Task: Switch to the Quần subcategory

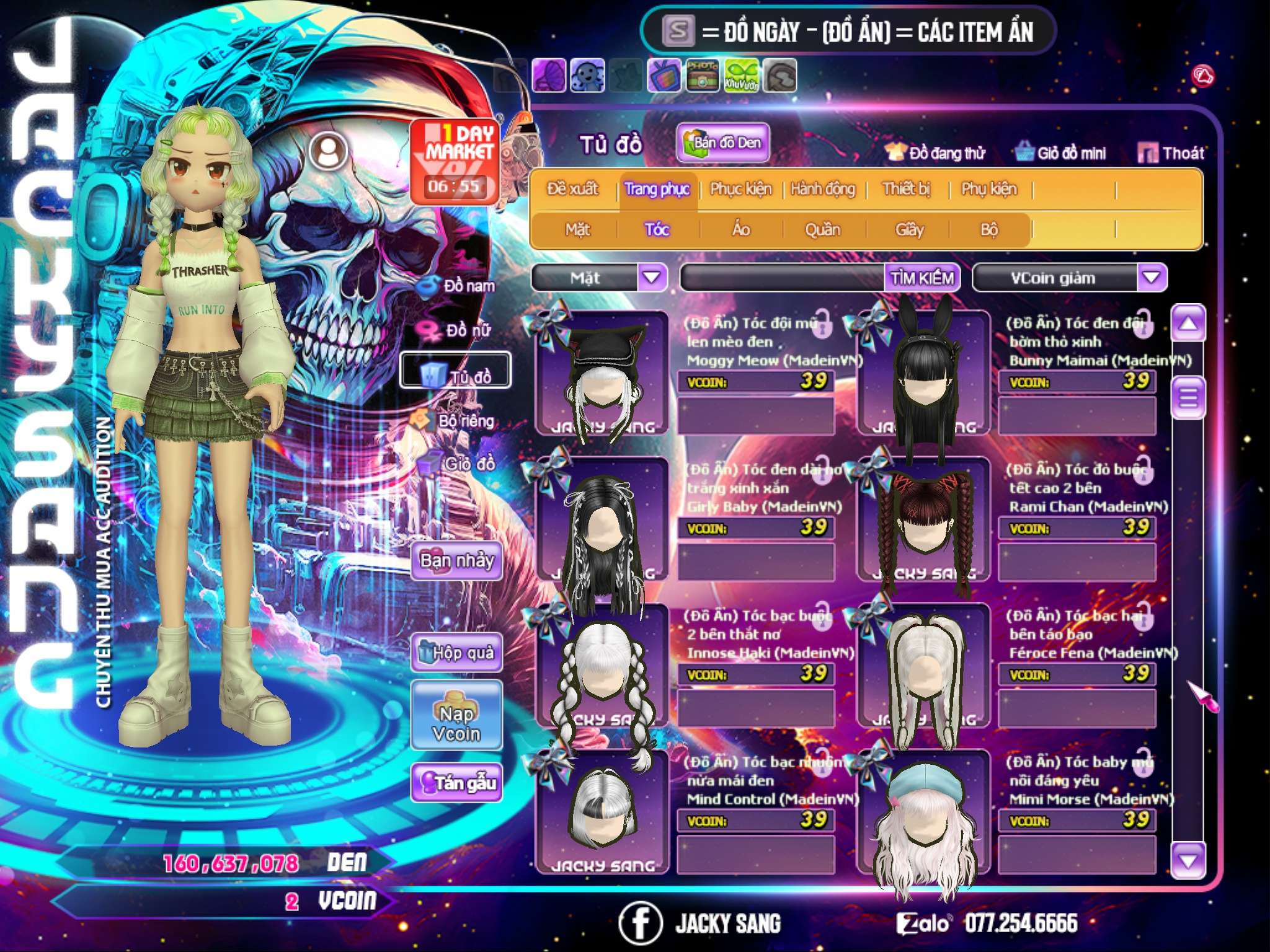Action: pos(822,230)
